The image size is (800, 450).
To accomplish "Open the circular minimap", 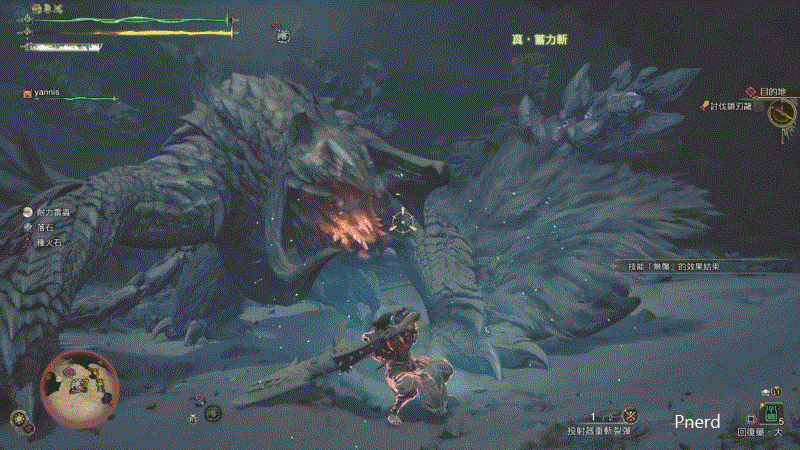I will pos(79,383).
